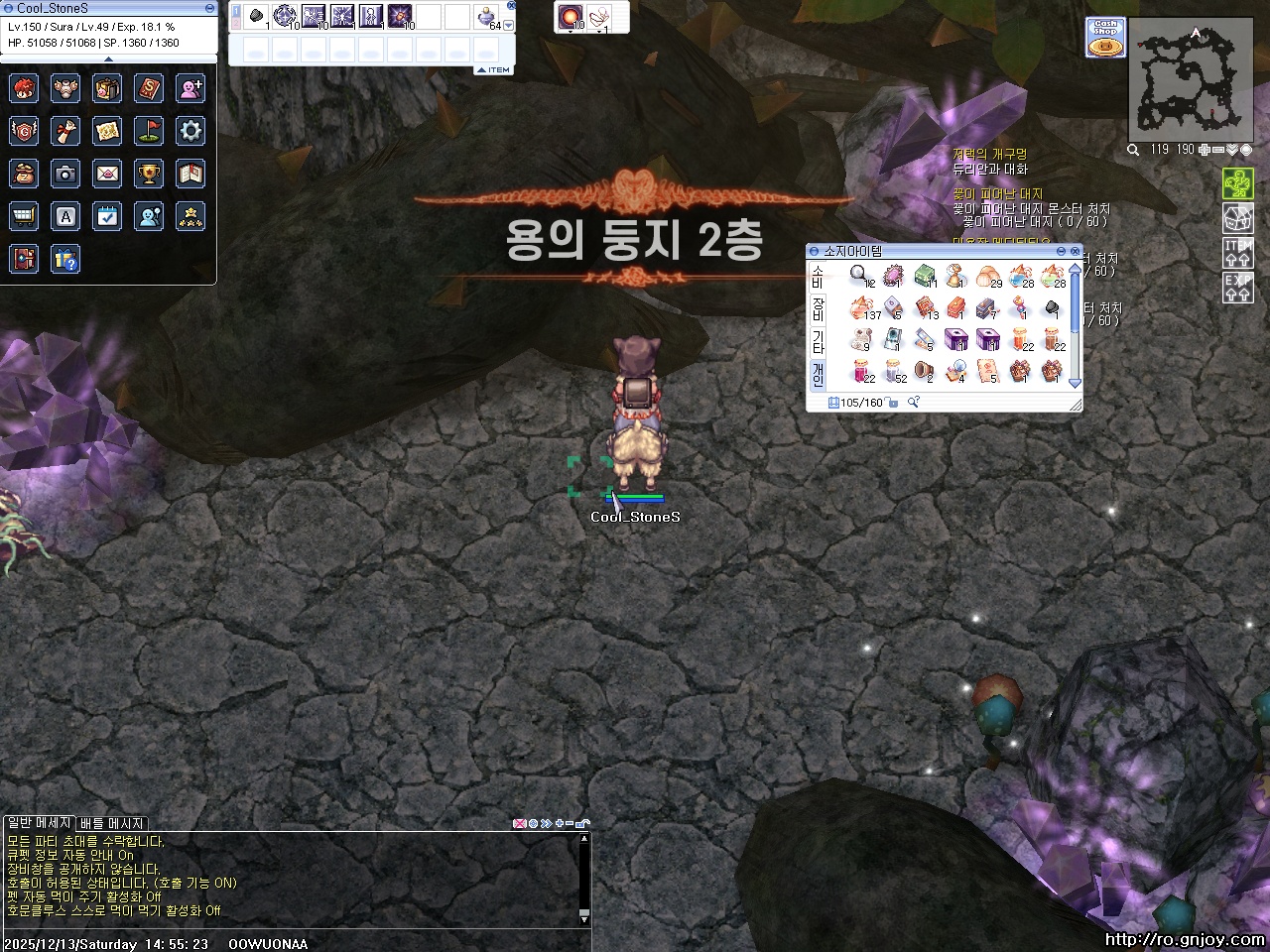Screen dimensions: 1270x952
Task: Open the dropdown arrow beside the potion slot
Action: [507, 26]
